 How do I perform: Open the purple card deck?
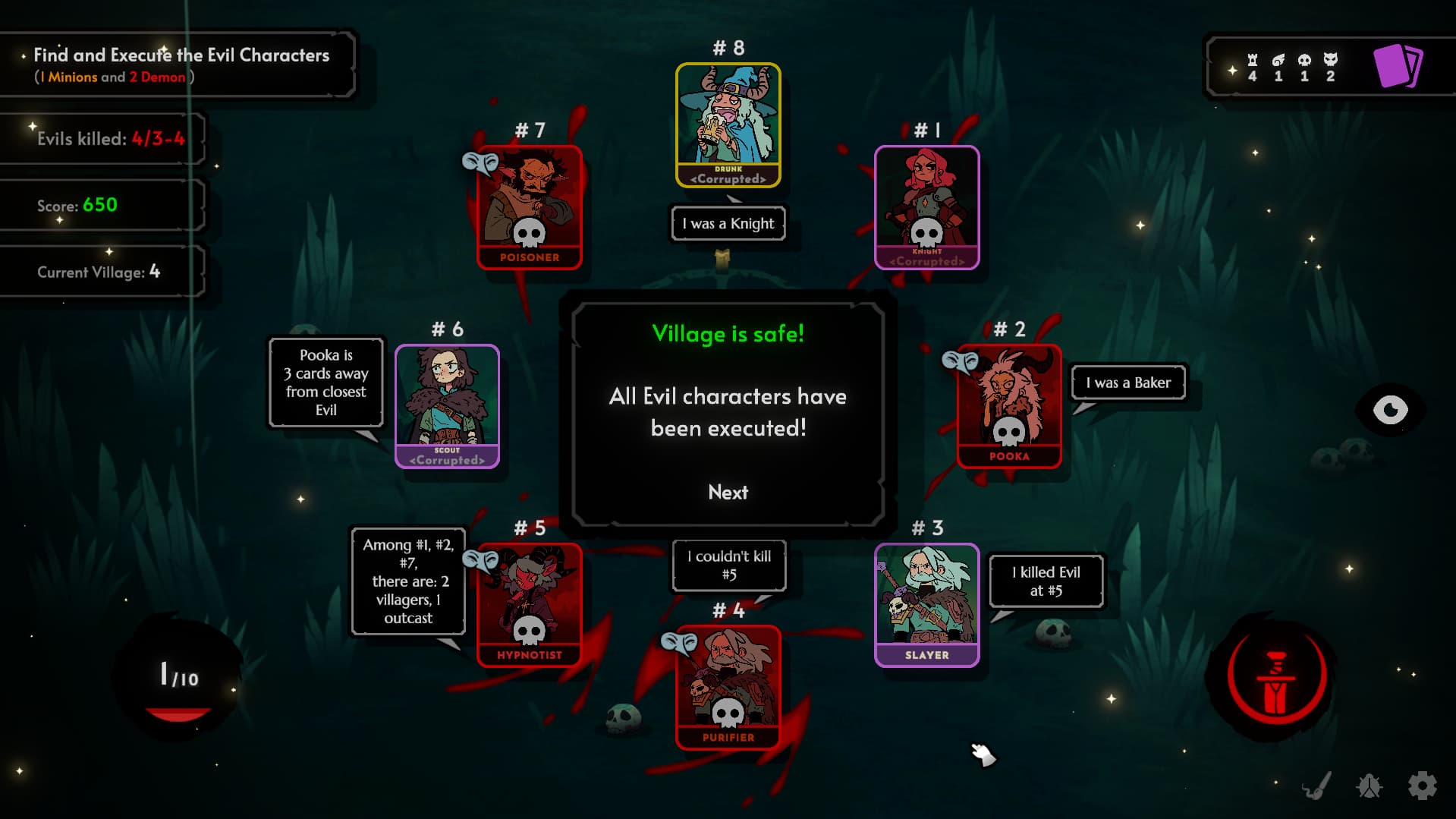[x=1398, y=67]
